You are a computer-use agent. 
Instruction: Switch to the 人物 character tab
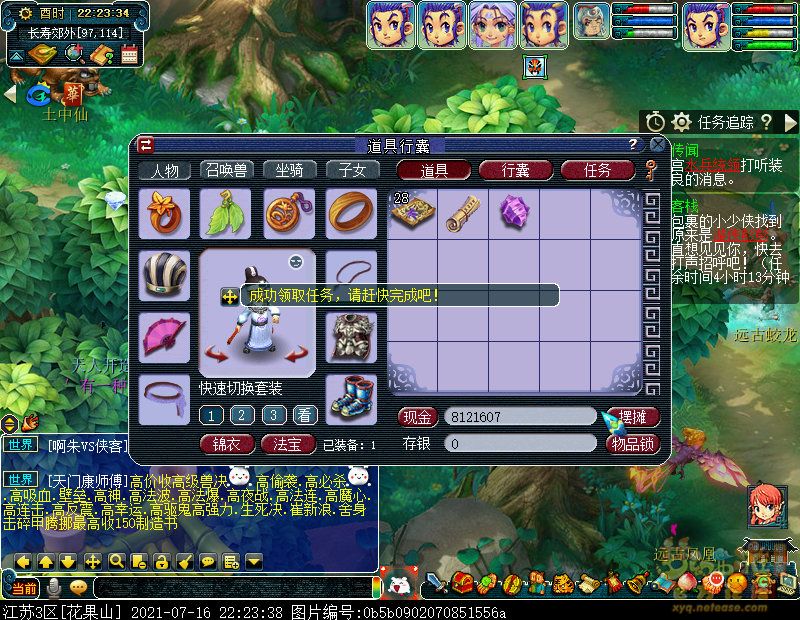click(164, 170)
